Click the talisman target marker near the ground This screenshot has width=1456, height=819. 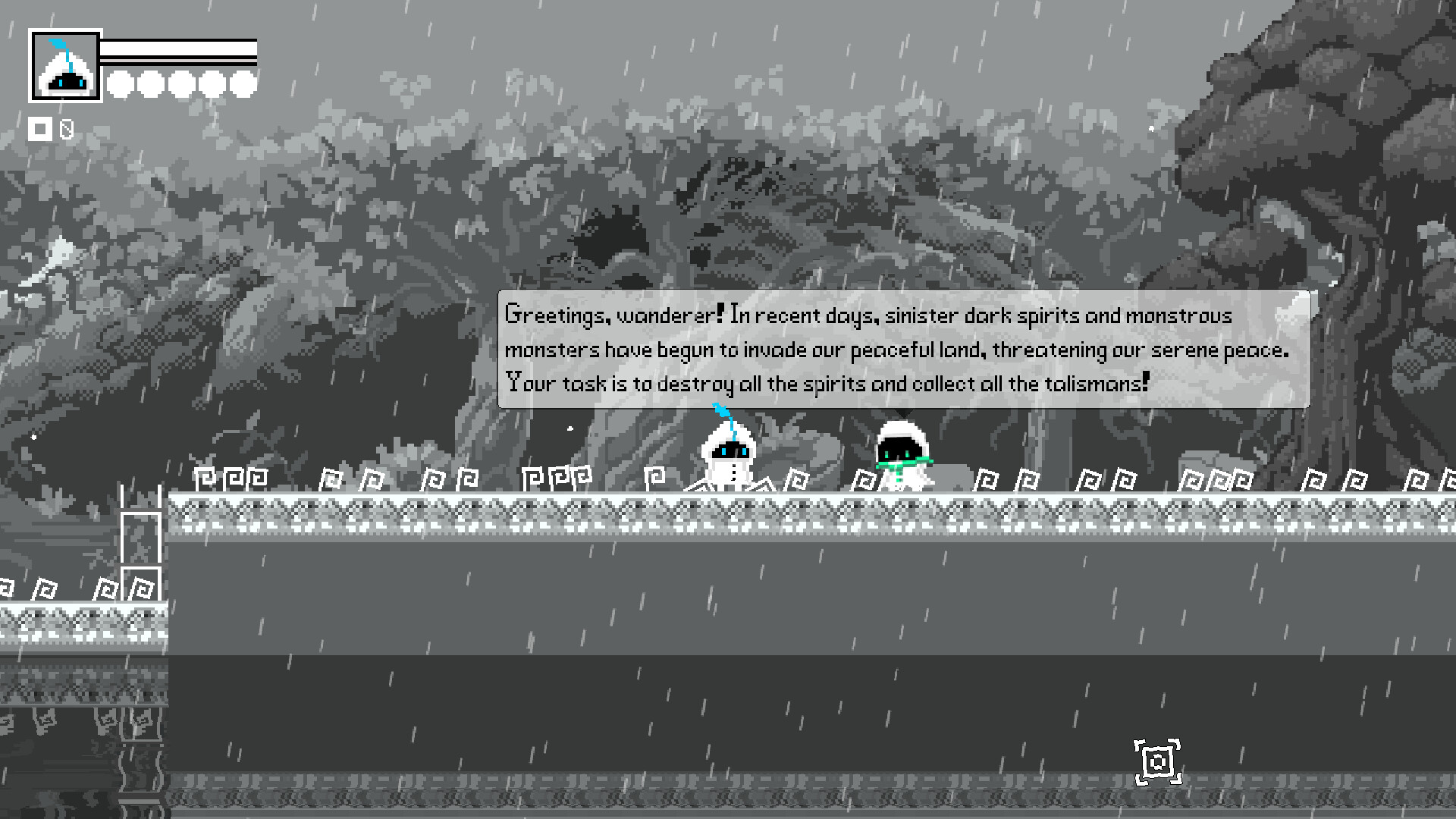(1158, 761)
